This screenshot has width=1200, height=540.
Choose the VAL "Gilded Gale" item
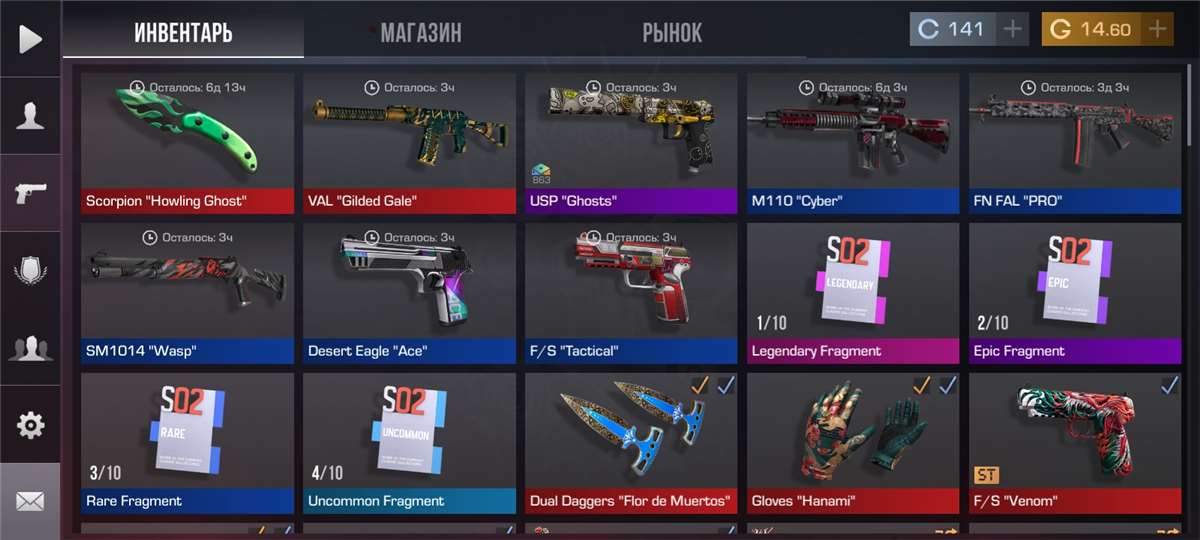pyautogui.click(x=410, y=142)
